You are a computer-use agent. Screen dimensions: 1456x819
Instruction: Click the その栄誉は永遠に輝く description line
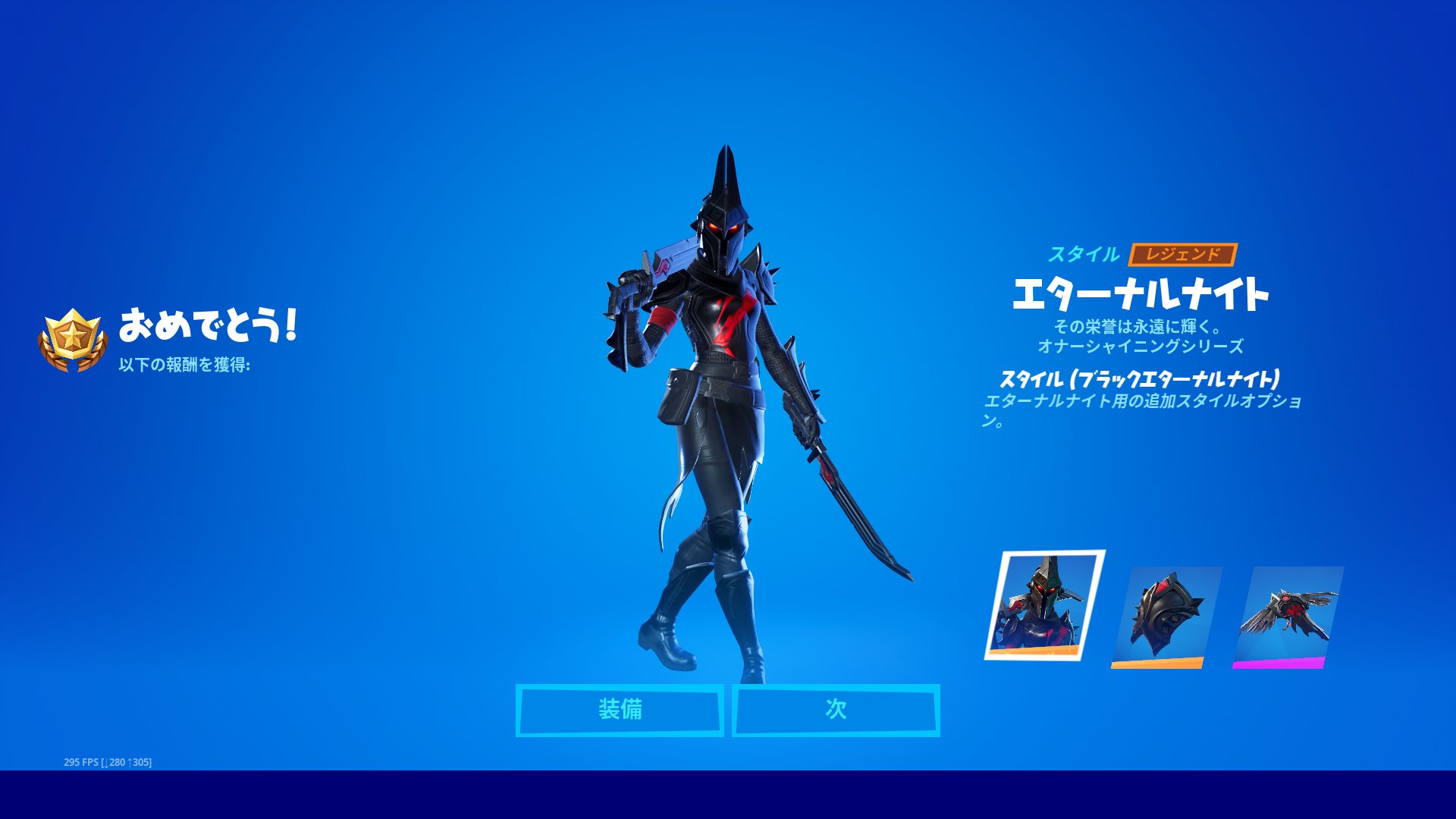(1137, 328)
